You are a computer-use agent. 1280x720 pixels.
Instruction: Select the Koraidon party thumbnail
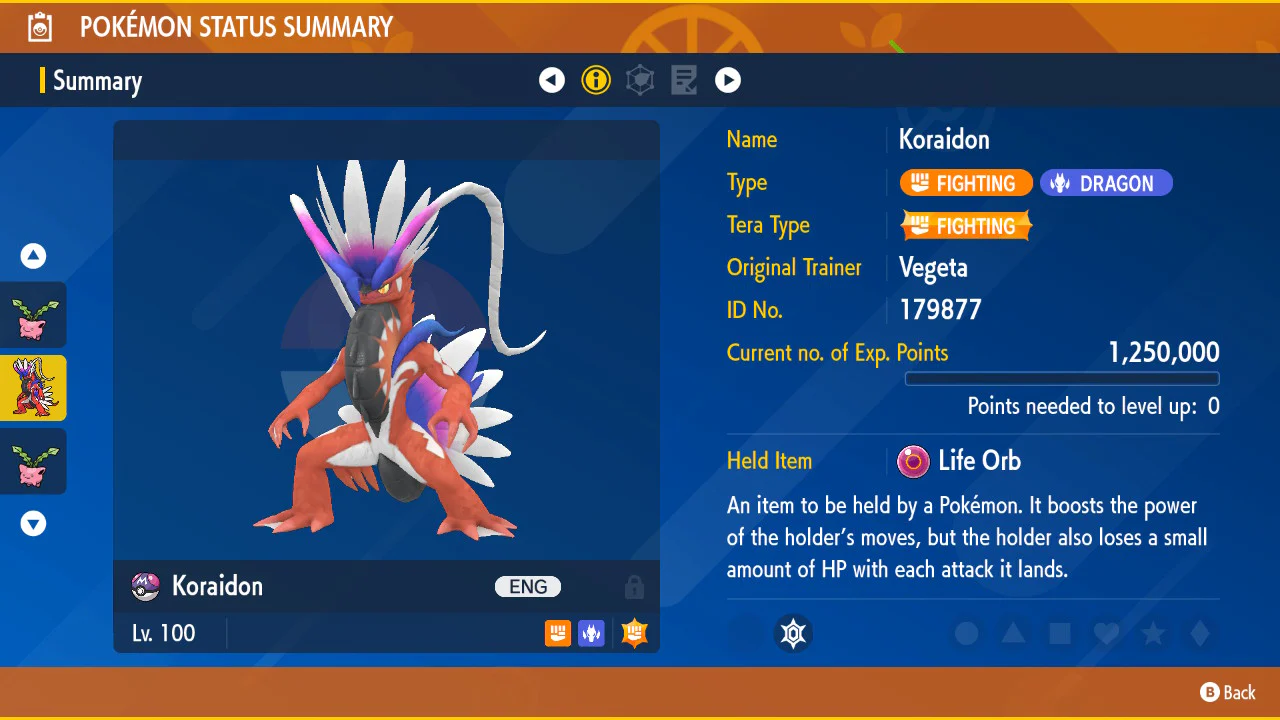tap(33, 388)
